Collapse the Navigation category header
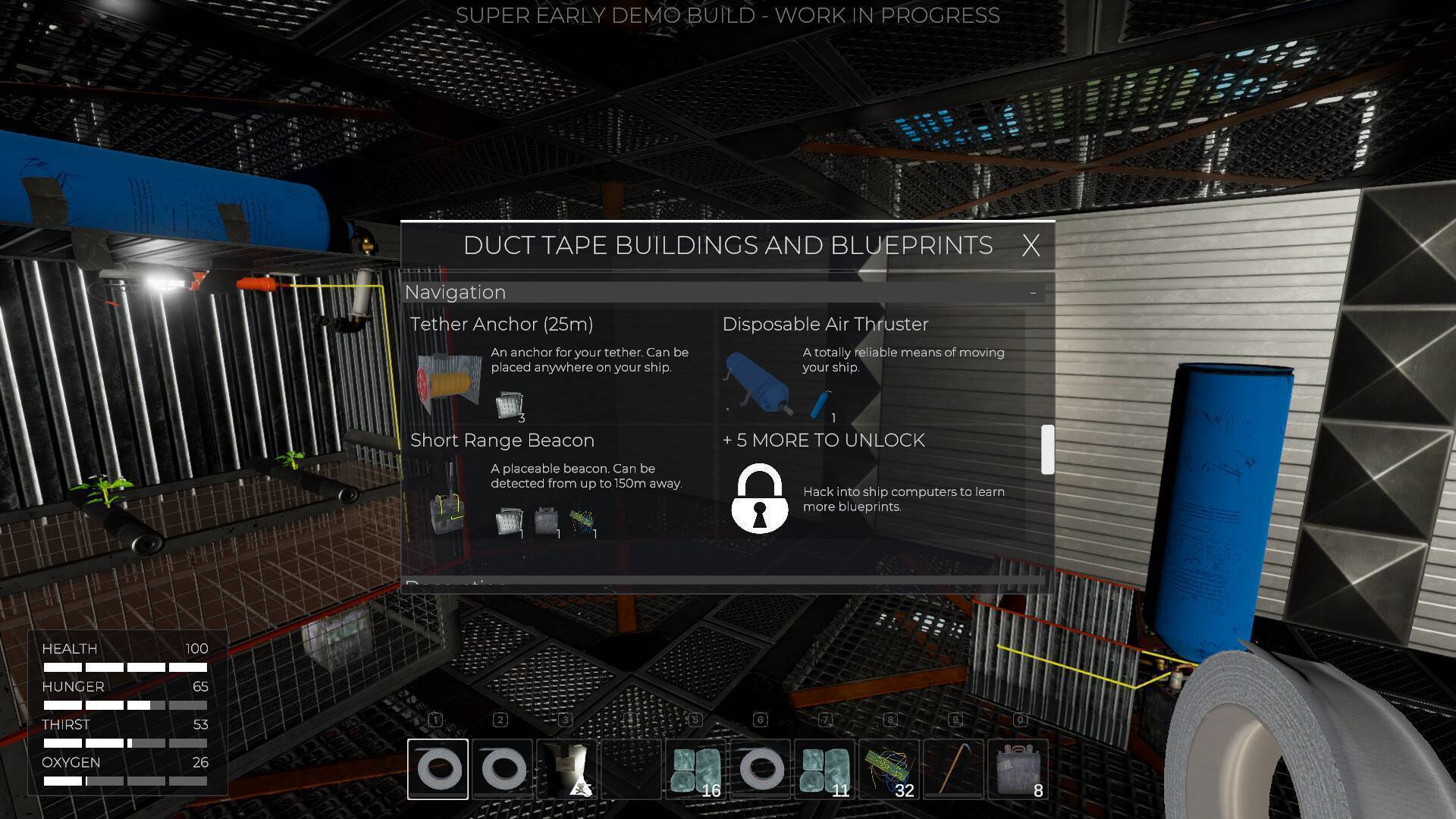1456x819 pixels. pos(1032,293)
